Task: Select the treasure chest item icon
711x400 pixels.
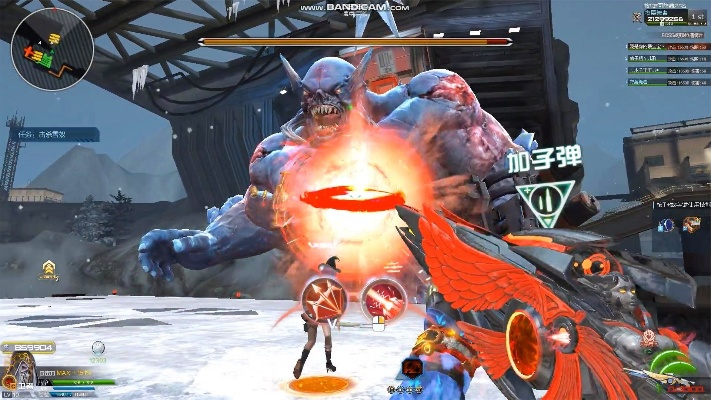Action: 690,225
